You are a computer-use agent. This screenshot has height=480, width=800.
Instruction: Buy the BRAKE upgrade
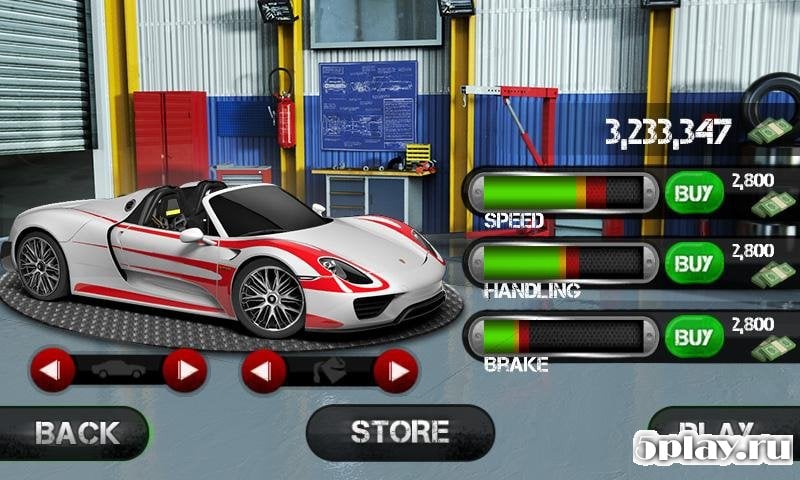click(x=693, y=338)
